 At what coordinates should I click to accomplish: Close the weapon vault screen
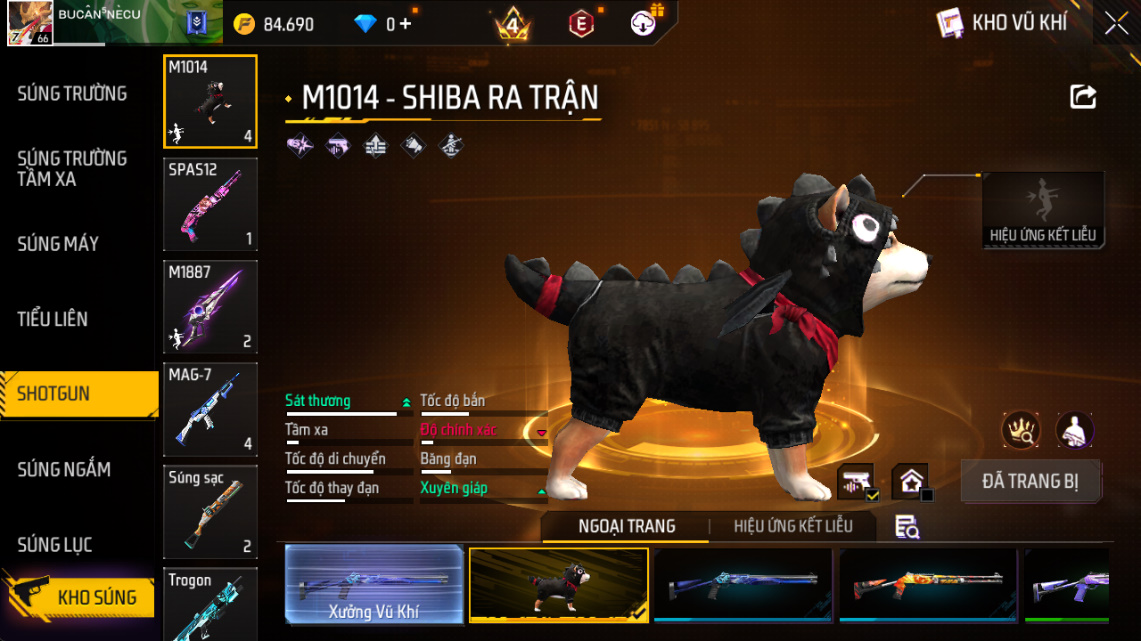tap(1116, 24)
